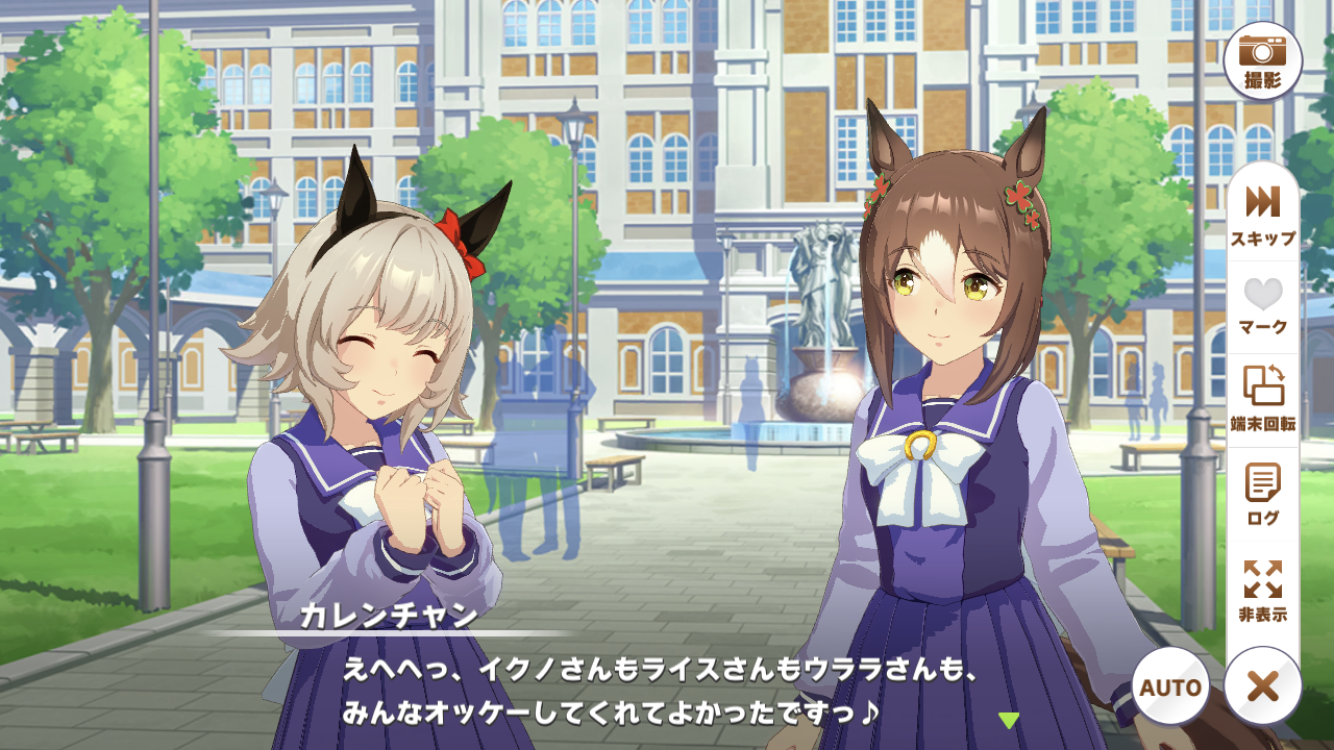Image resolution: width=1334 pixels, height=750 pixels.
Task: Advance dialogue with the green arrow
Action: pyautogui.click(x=1009, y=719)
